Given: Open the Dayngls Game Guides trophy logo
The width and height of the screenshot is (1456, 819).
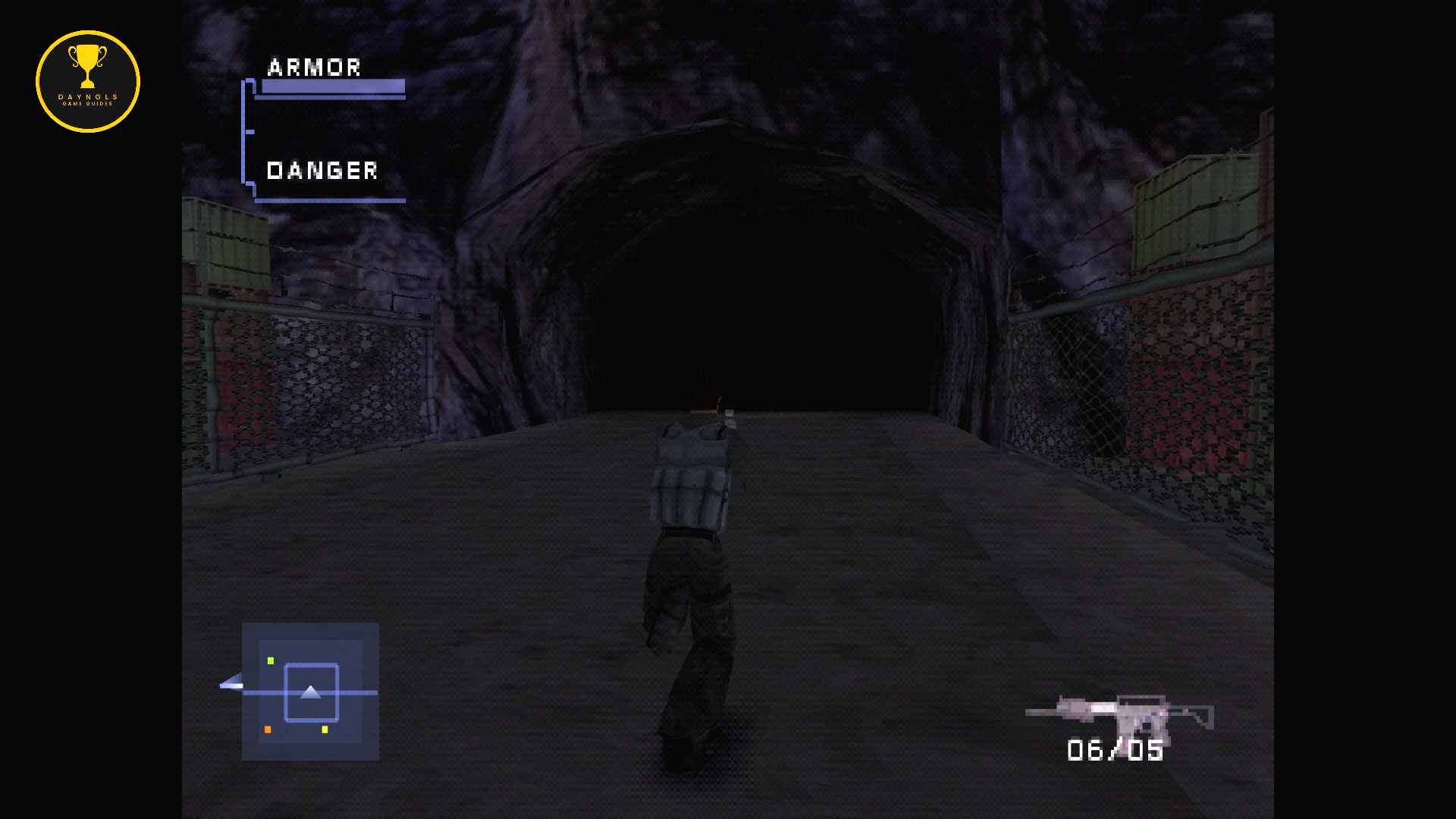Looking at the screenshot, I should (x=88, y=81).
